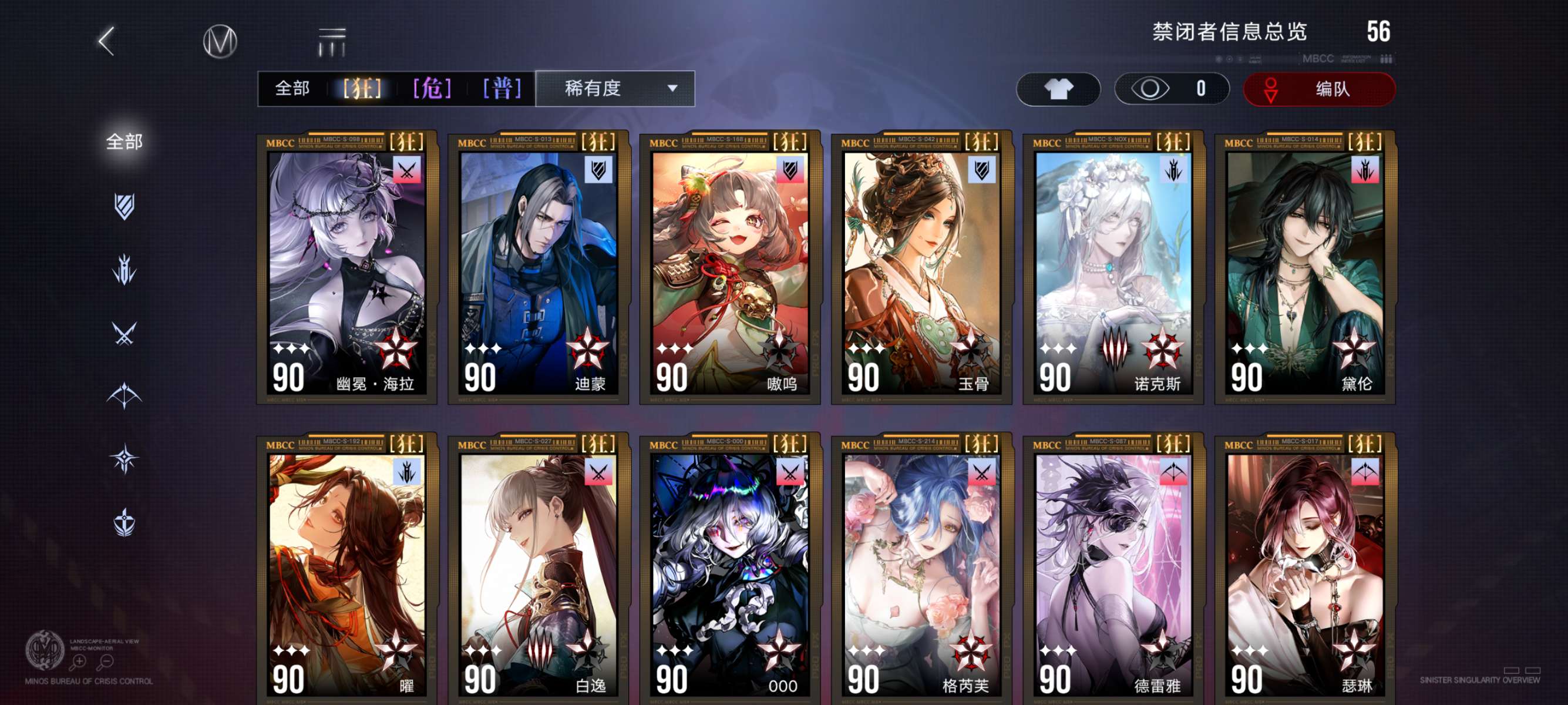Select the 白逸 character card
Screen dimensions: 1568x705
pos(538,569)
